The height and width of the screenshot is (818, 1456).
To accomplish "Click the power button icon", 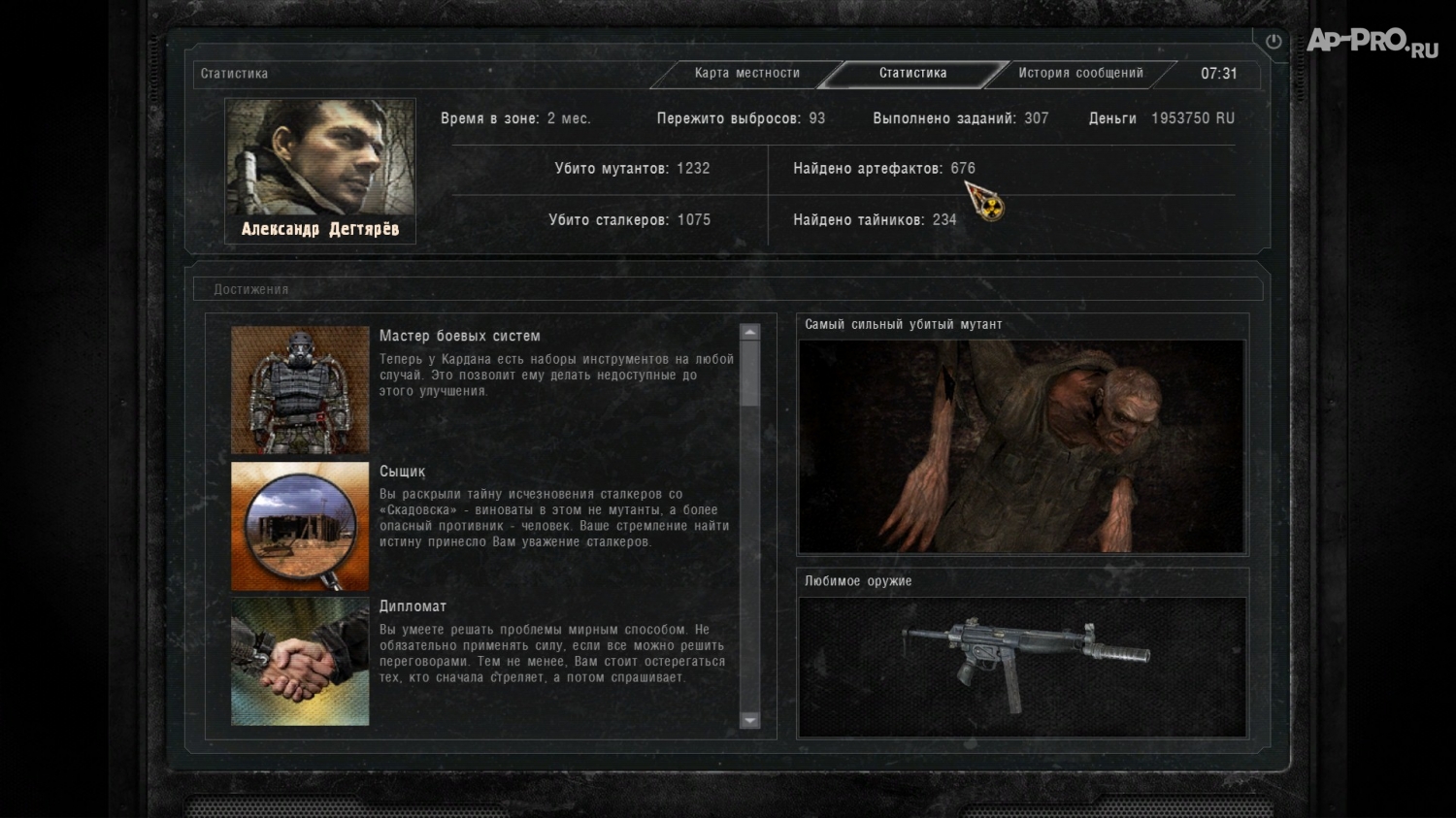I will [1274, 42].
